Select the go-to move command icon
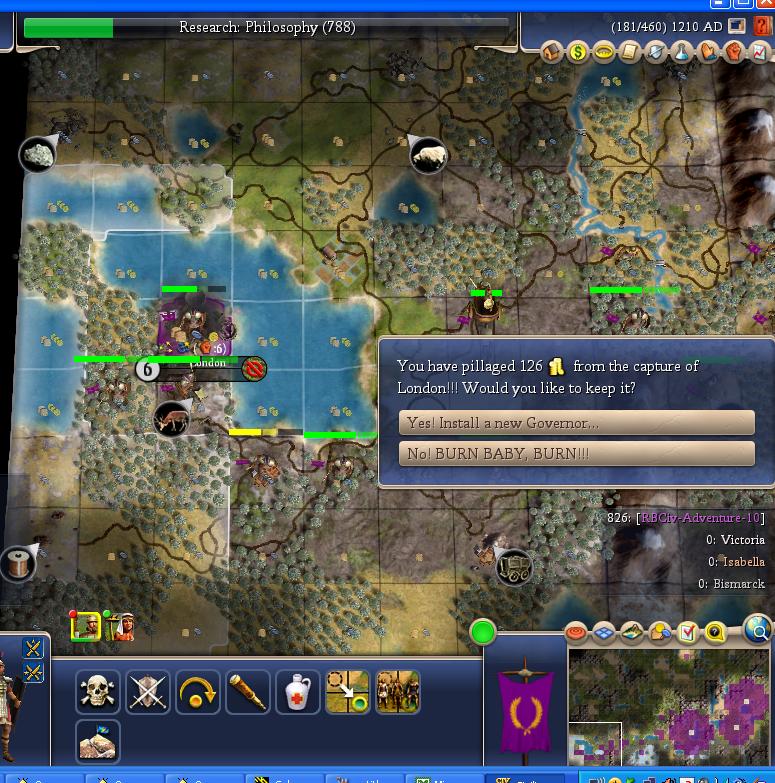This screenshot has height=783, width=775. [348, 691]
